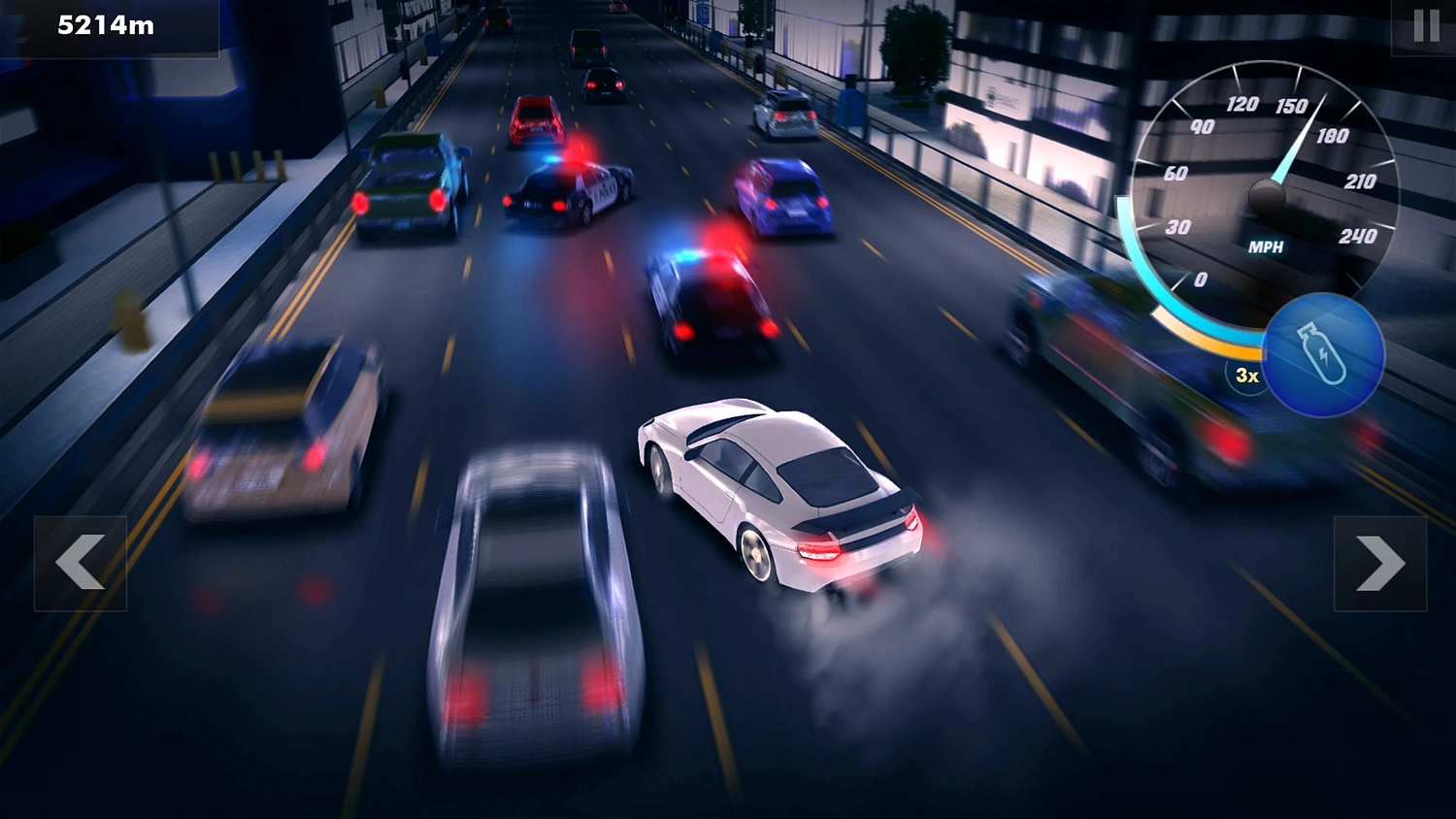Viewport: 1456px width, 819px height.
Task: Select the 3x multiplier badge
Action: (1245, 376)
